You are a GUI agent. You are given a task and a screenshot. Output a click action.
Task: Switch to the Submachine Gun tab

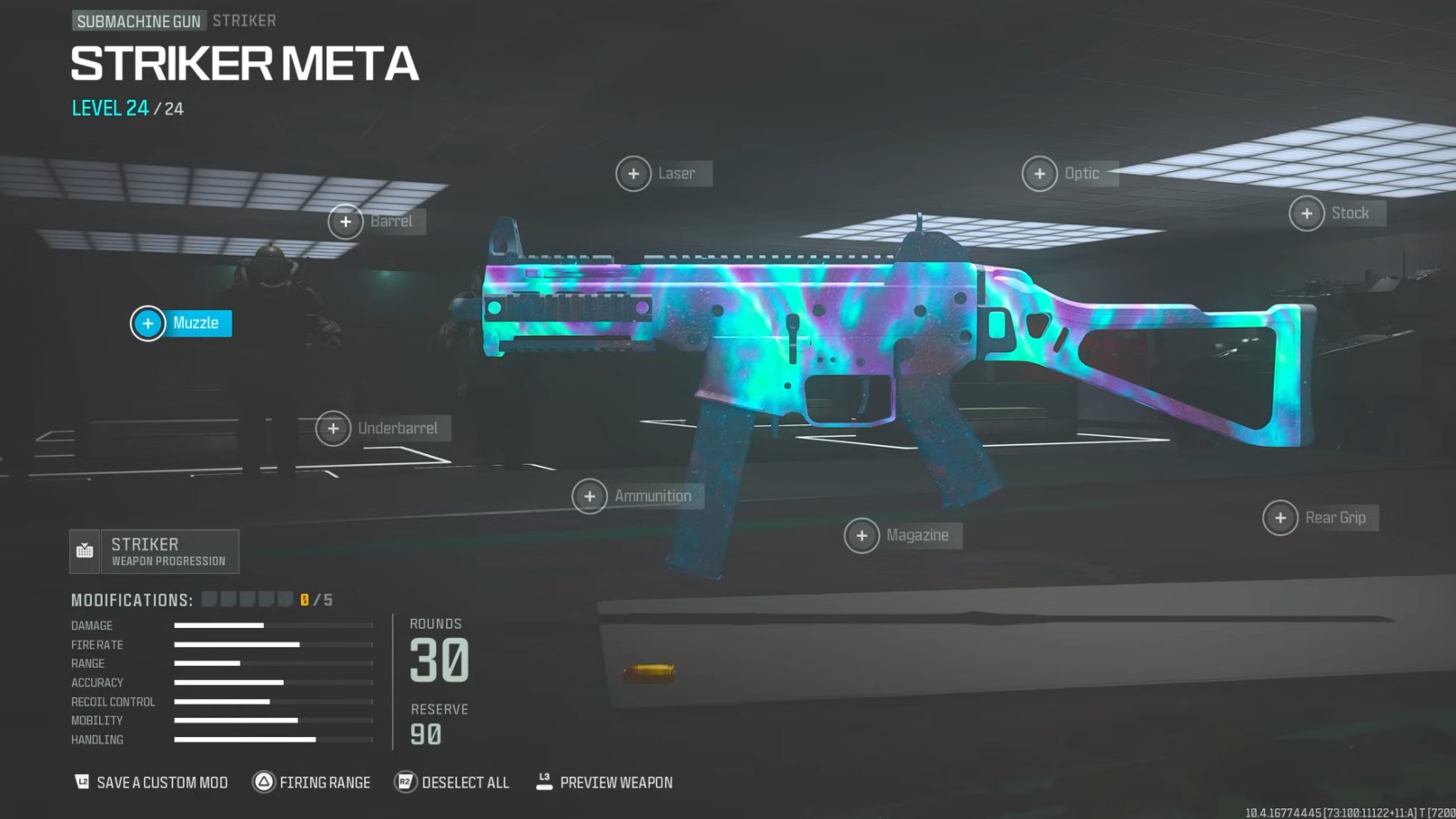139,19
